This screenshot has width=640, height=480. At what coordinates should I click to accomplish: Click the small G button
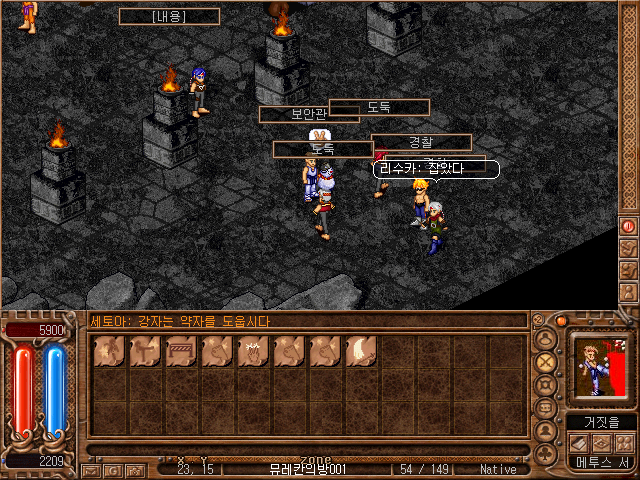click(x=113, y=469)
